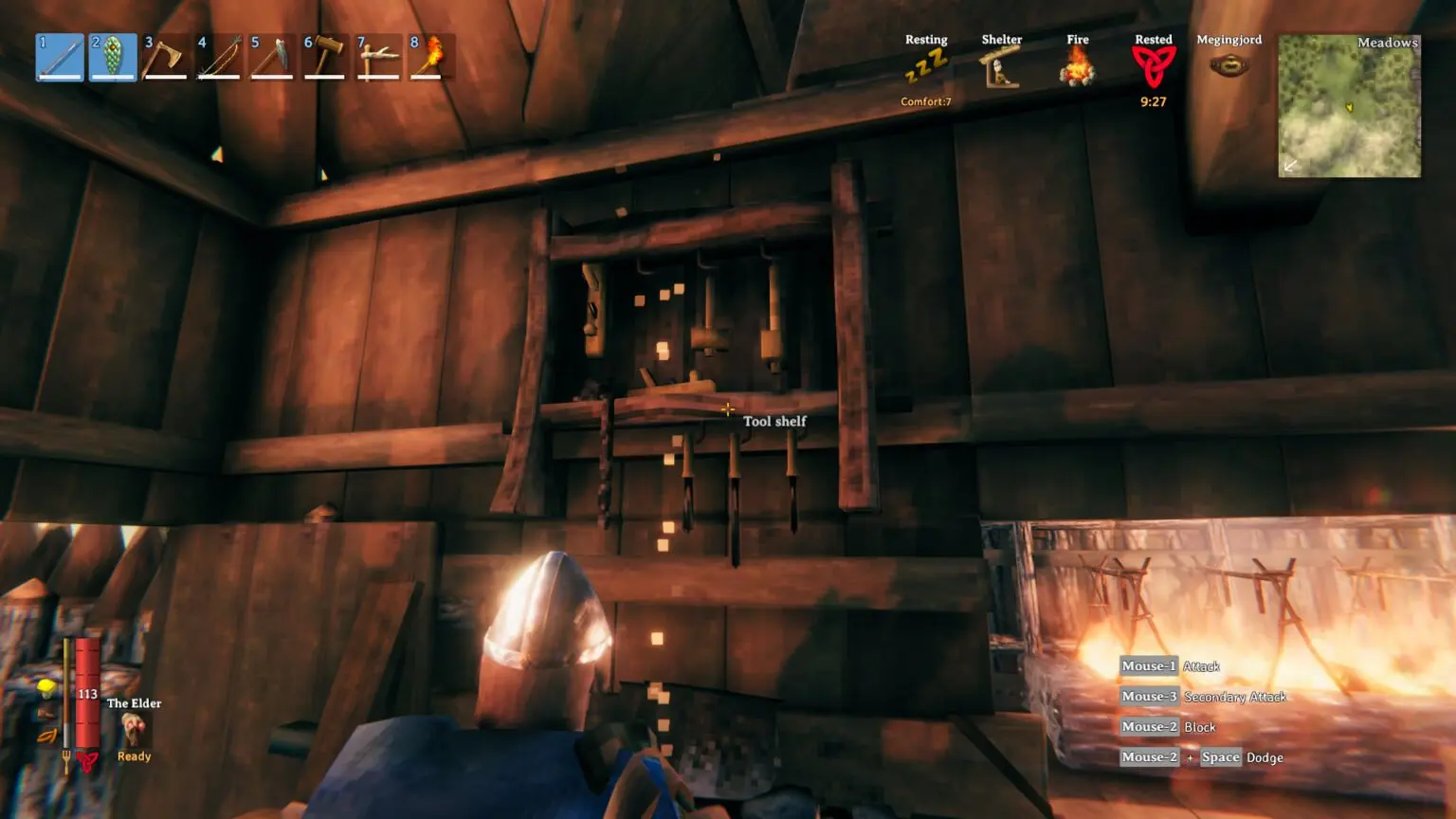
Task: Equip the hammer in hotbar slot 6
Action: (325, 57)
